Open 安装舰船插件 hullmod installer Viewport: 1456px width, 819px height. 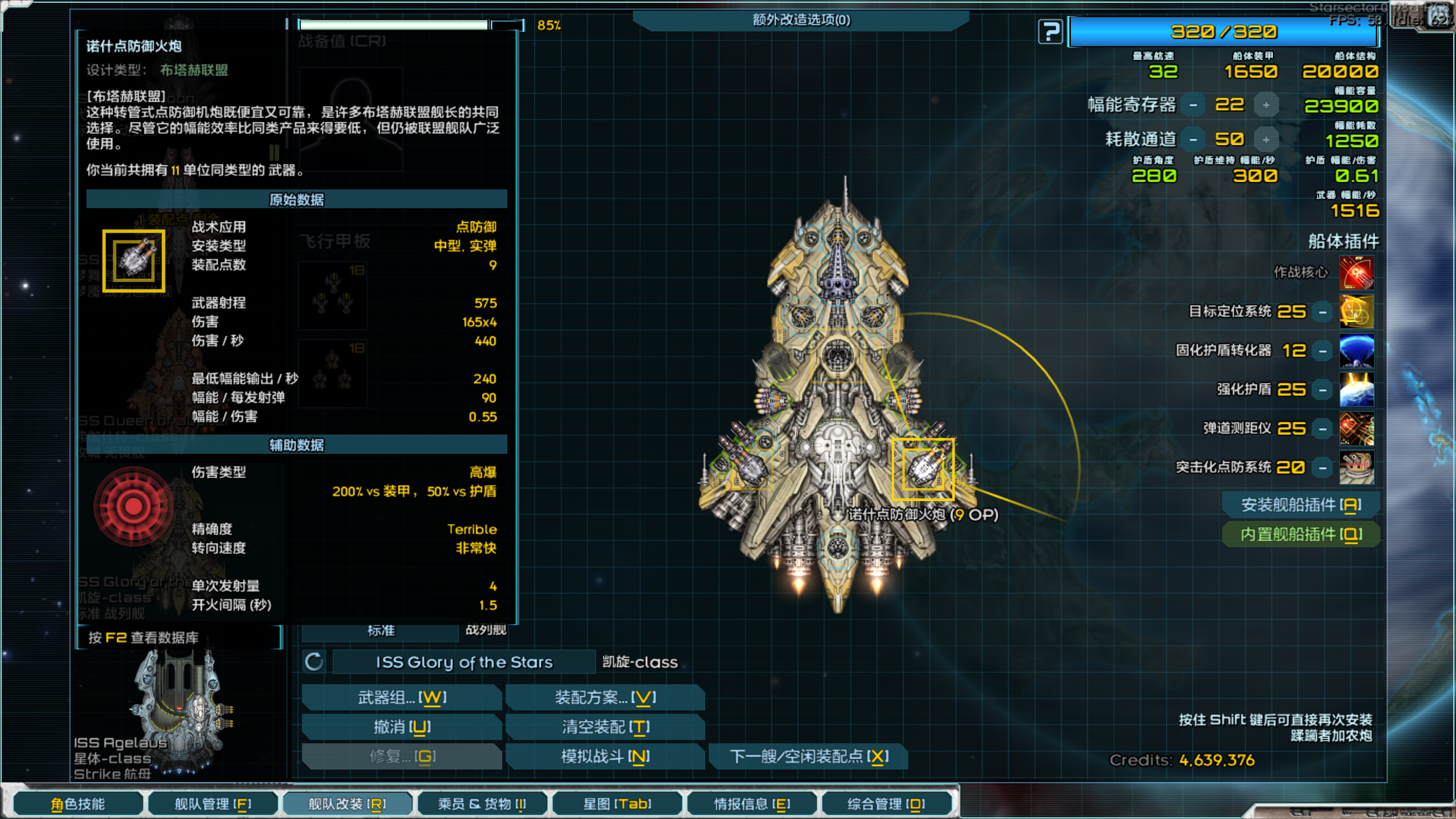click(x=1301, y=504)
